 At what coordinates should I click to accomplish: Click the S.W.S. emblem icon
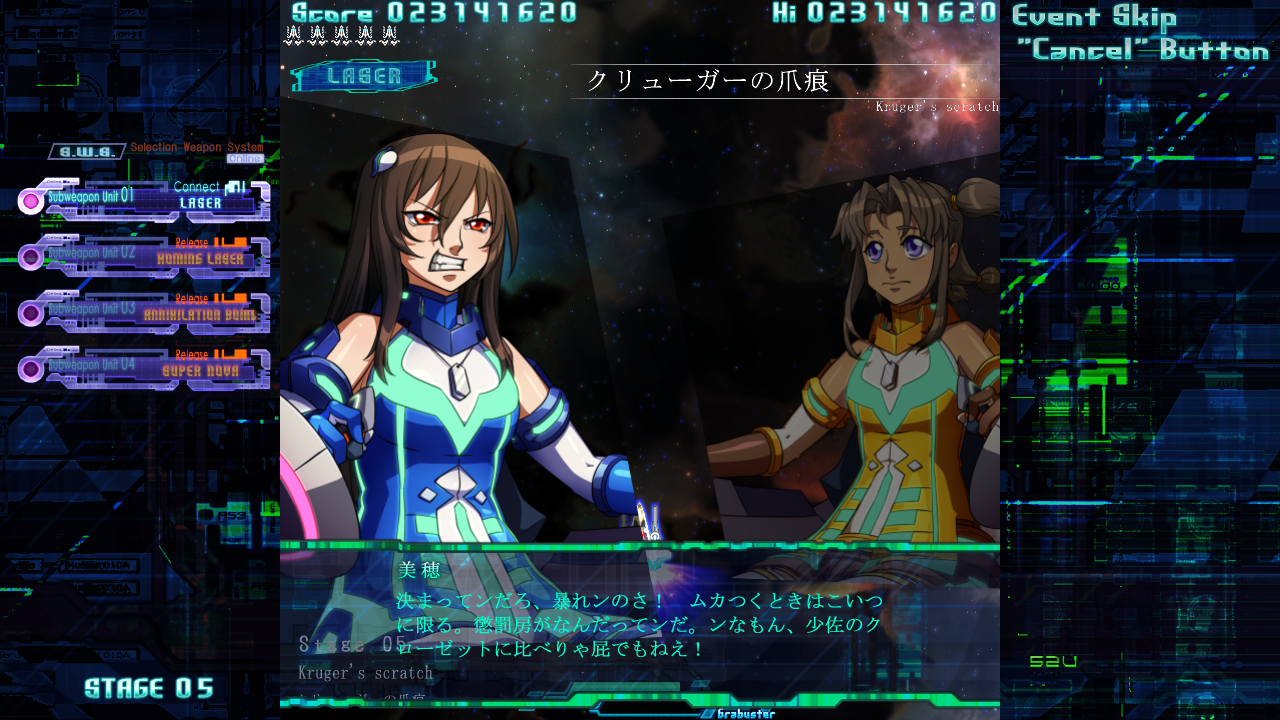click(85, 151)
